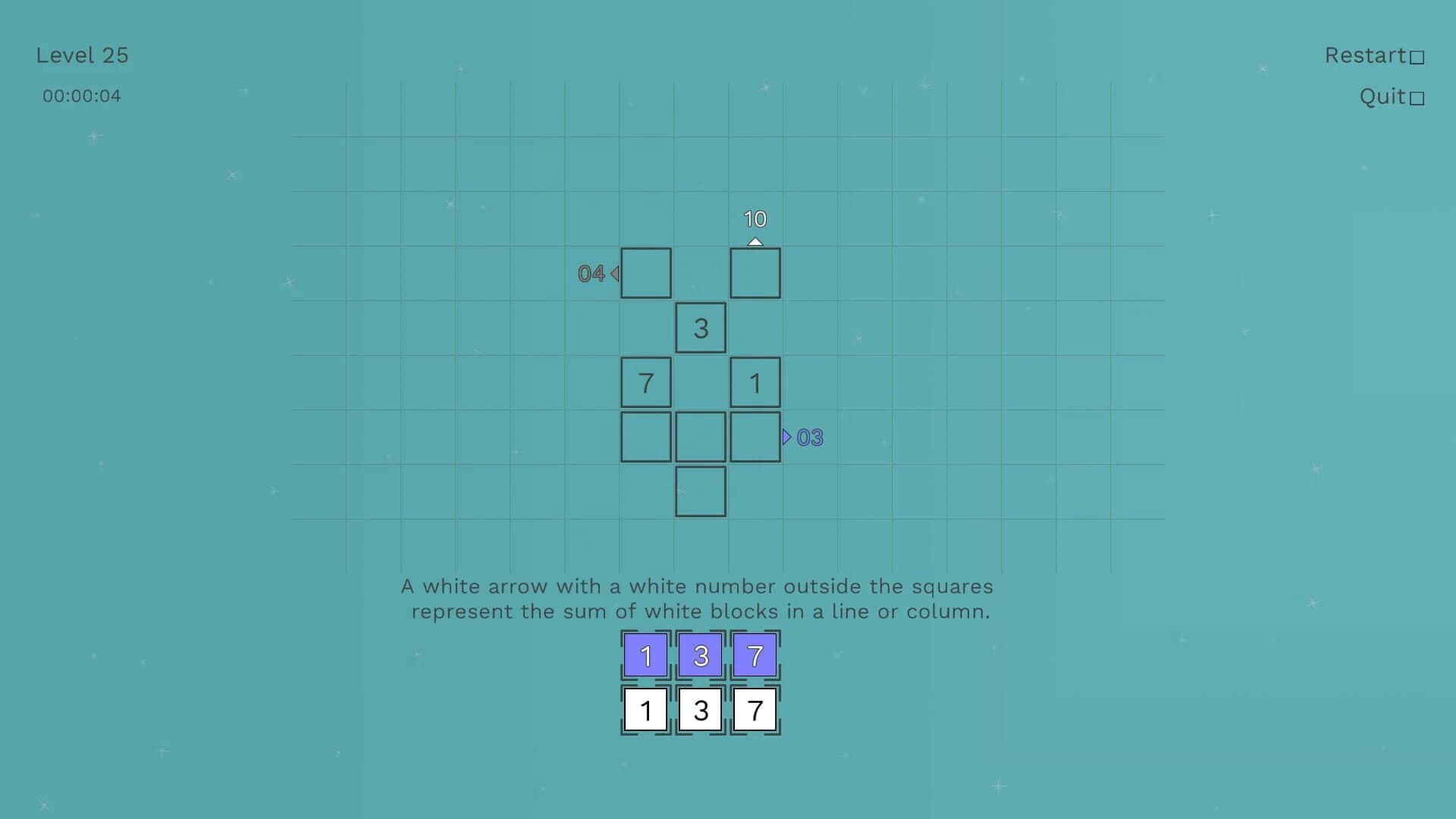This screenshot has width=1456, height=819.
Task: Click the empty square below the 10 hint
Action: point(755,272)
